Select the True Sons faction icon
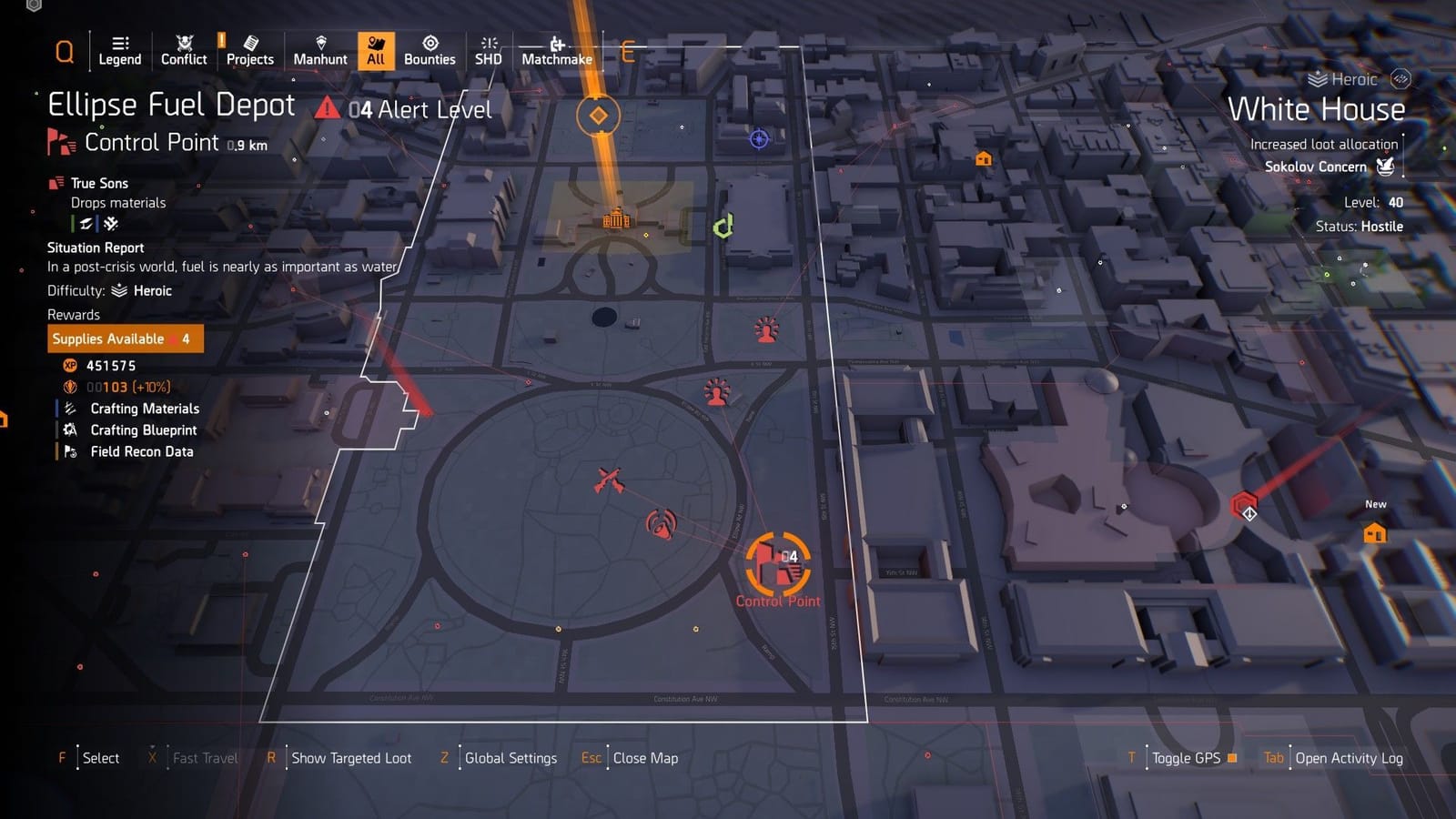The height and width of the screenshot is (819, 1456). click(56, 183)
